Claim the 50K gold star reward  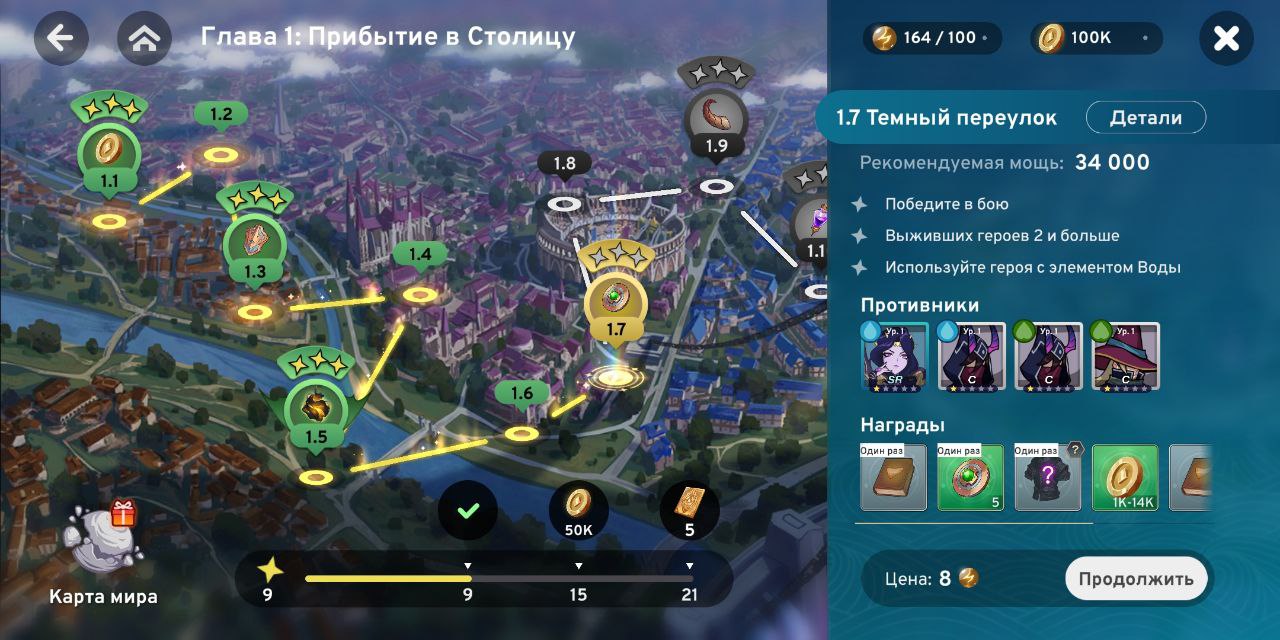tap(578, 510)
